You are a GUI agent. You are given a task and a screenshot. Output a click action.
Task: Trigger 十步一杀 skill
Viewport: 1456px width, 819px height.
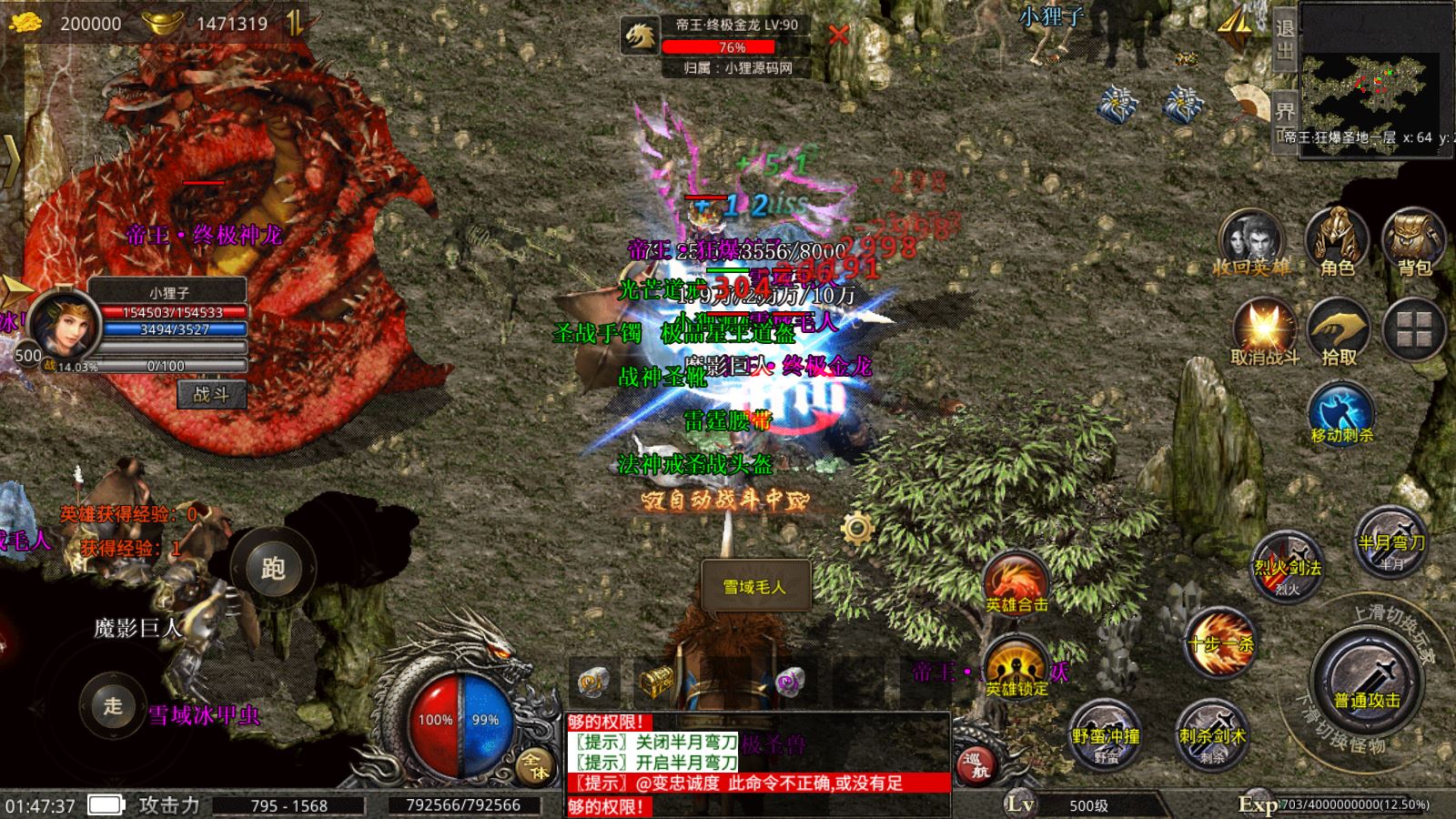1219,643
